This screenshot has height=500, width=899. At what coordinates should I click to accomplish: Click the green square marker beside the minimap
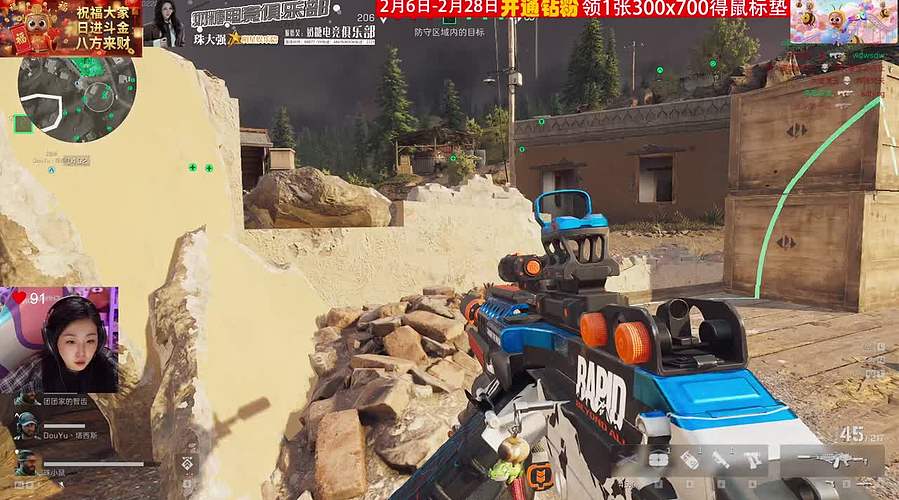[22, 124]
